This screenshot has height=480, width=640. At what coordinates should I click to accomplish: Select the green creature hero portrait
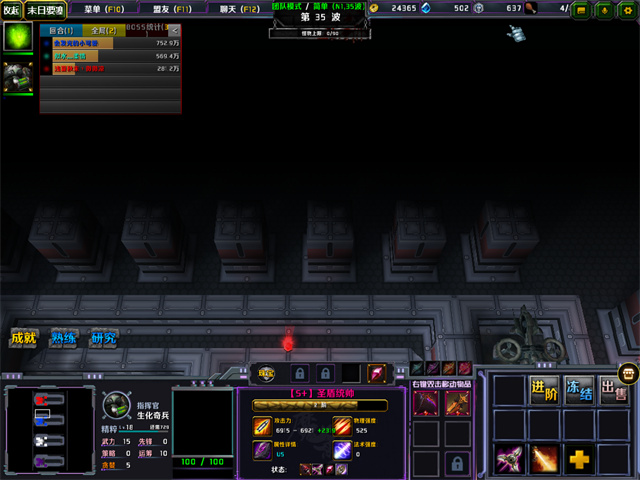[18, 38]
